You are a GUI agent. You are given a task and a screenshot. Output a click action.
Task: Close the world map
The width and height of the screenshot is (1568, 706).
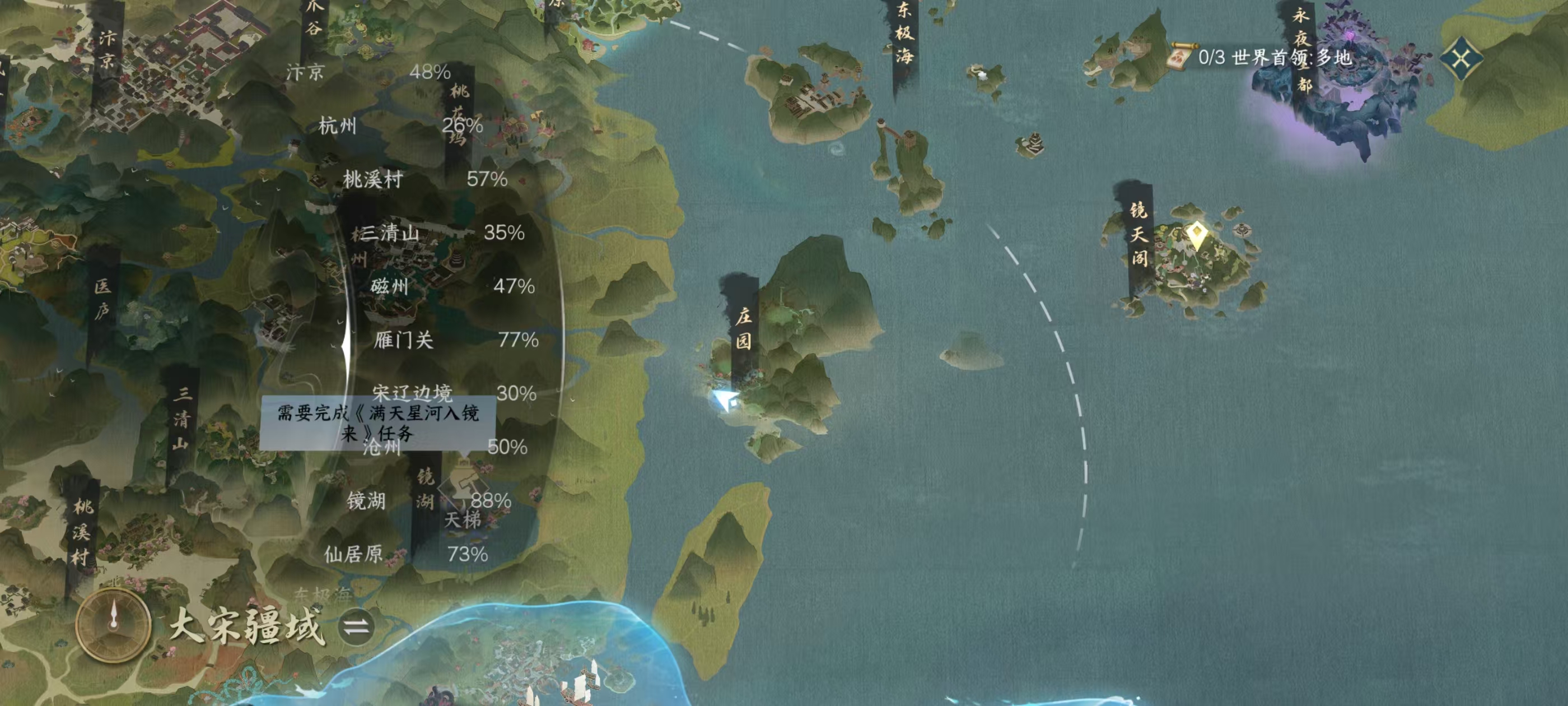(1462, 58)
